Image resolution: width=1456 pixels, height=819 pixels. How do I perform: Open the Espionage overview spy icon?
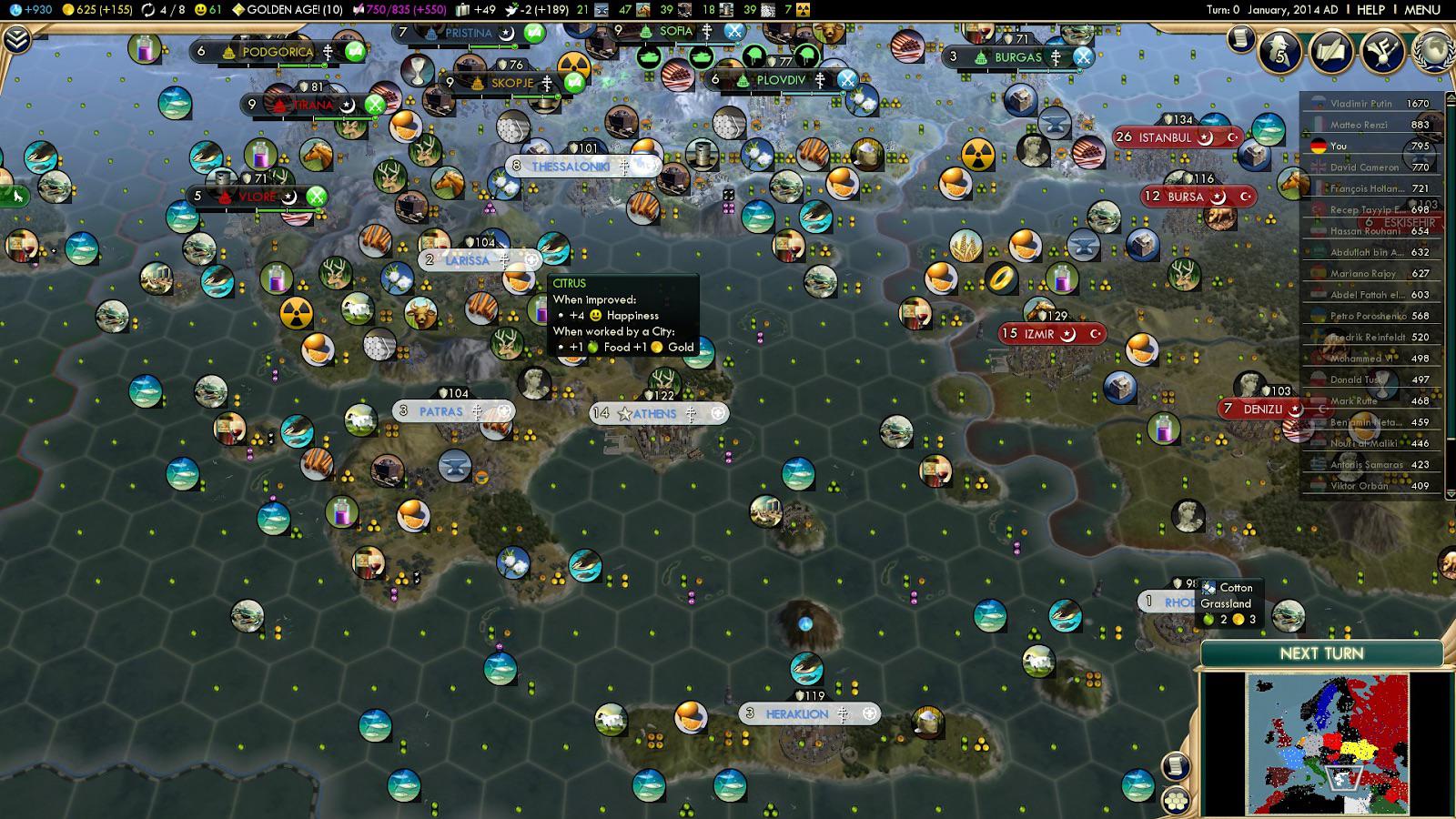[x=1278, y=47]
